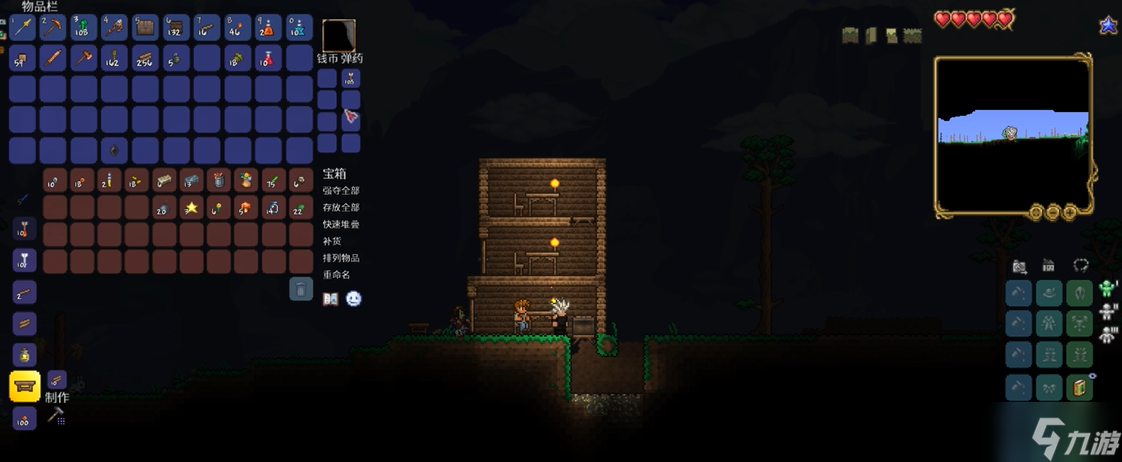The height and width of the screenshot is (462, 1122).
Task: Select 重命名 (Rename) chest option
Action: pos(337,274)
